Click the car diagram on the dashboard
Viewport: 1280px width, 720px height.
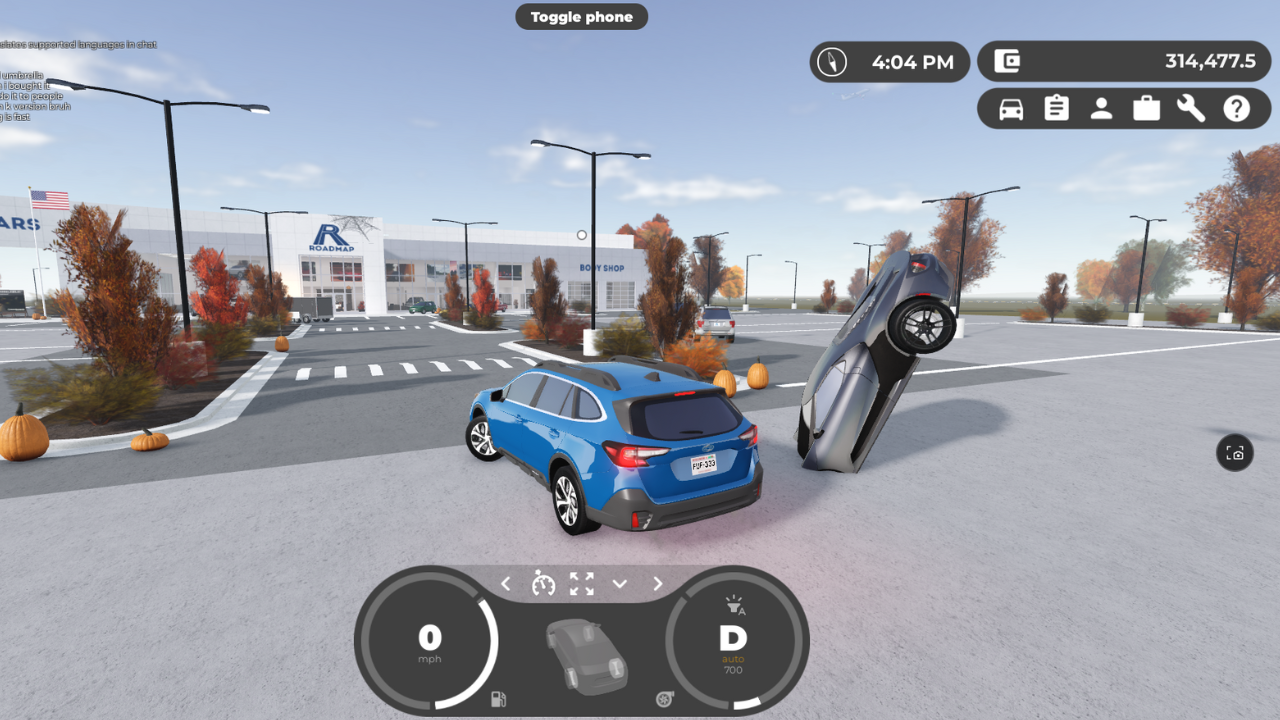tap(587, 656)
